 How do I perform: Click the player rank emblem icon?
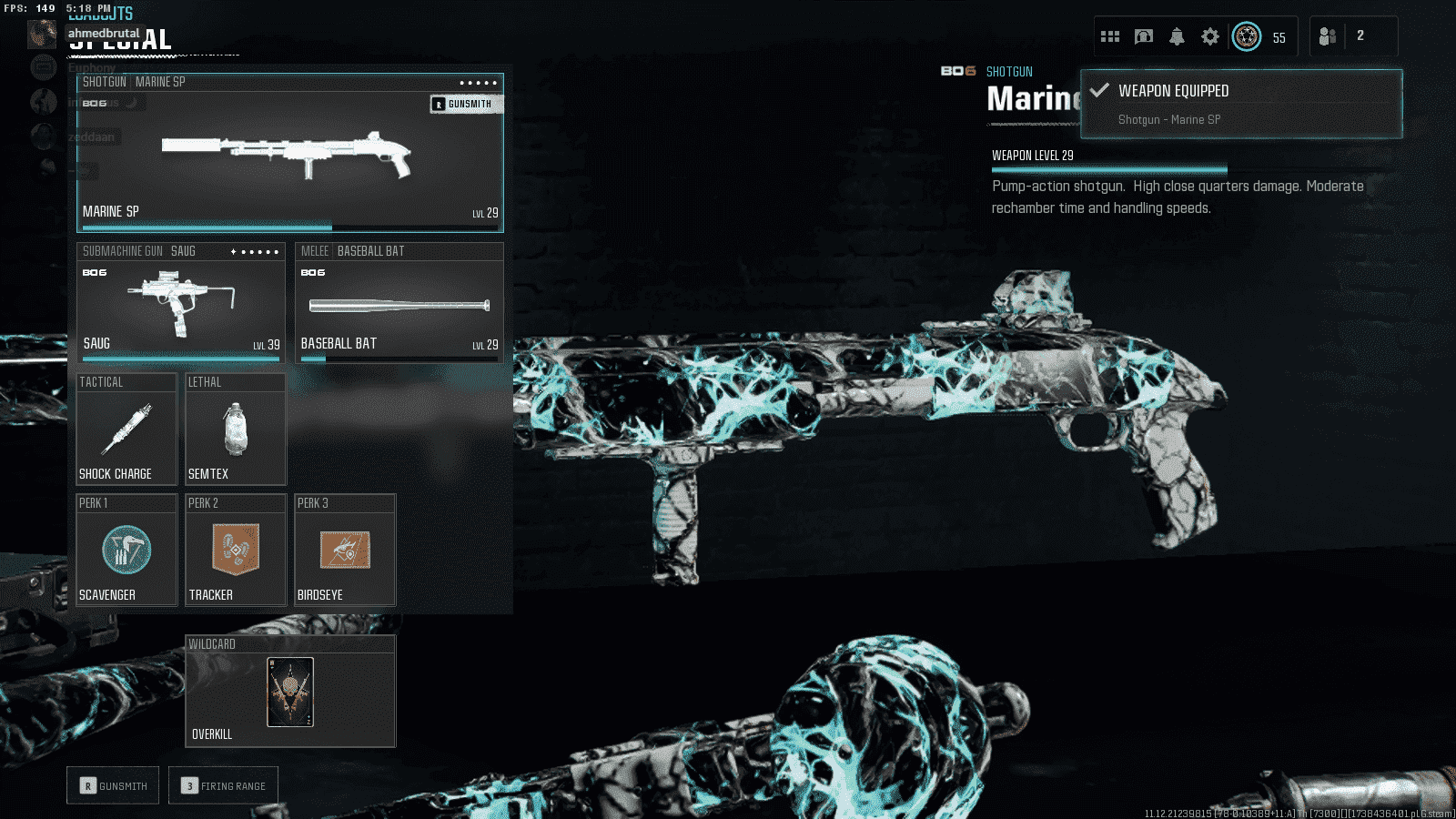(x=1247, y=36)
